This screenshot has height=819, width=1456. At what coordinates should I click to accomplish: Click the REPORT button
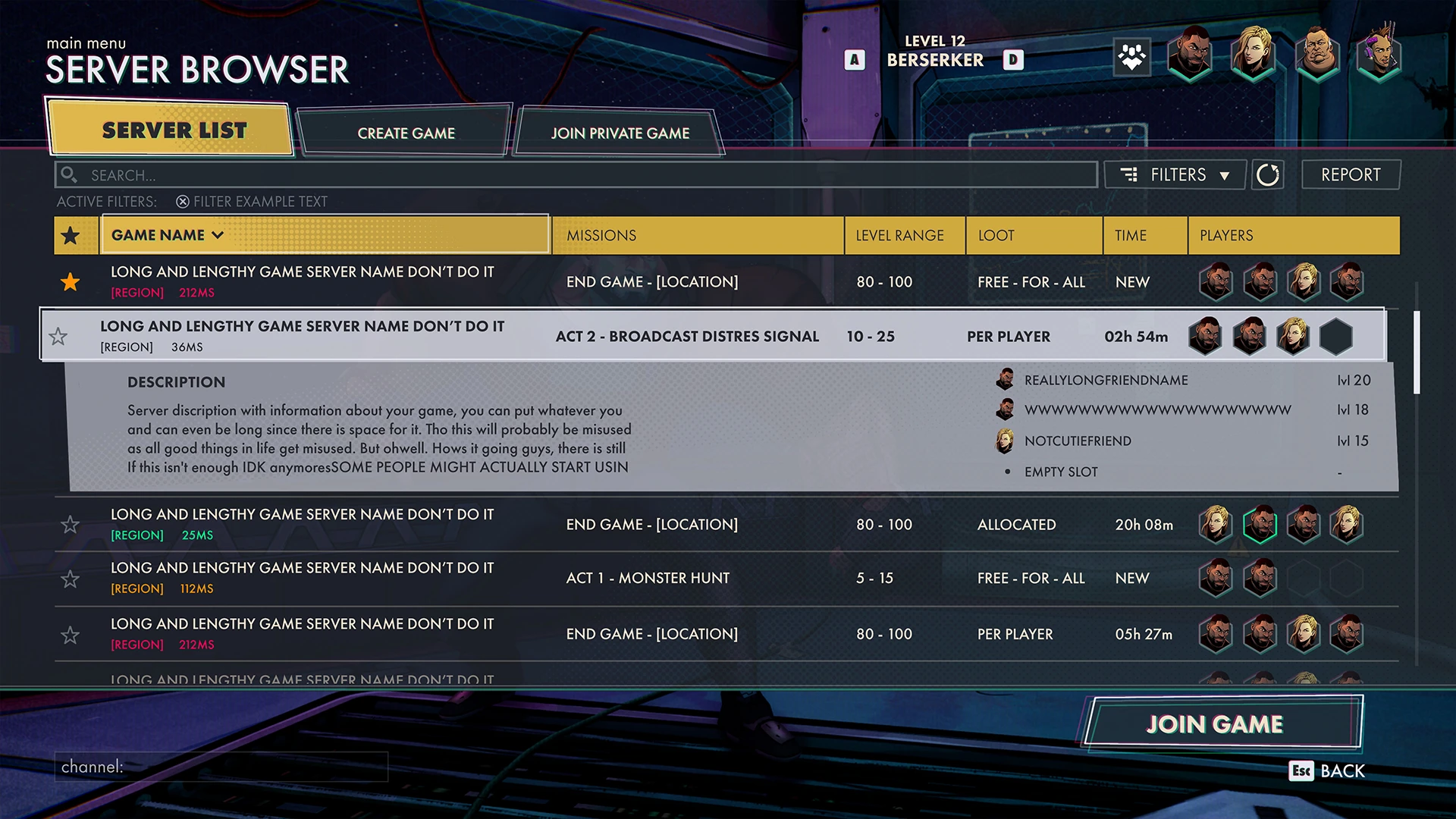(1351, 174)
